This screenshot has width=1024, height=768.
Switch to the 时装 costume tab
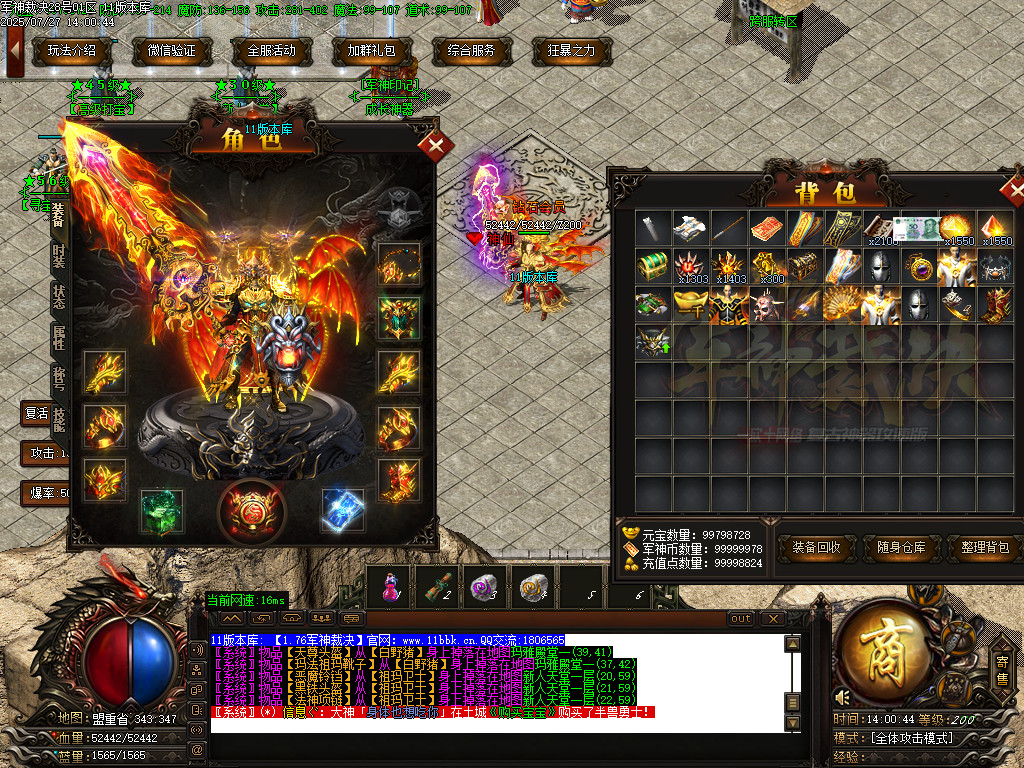[59, 256]
